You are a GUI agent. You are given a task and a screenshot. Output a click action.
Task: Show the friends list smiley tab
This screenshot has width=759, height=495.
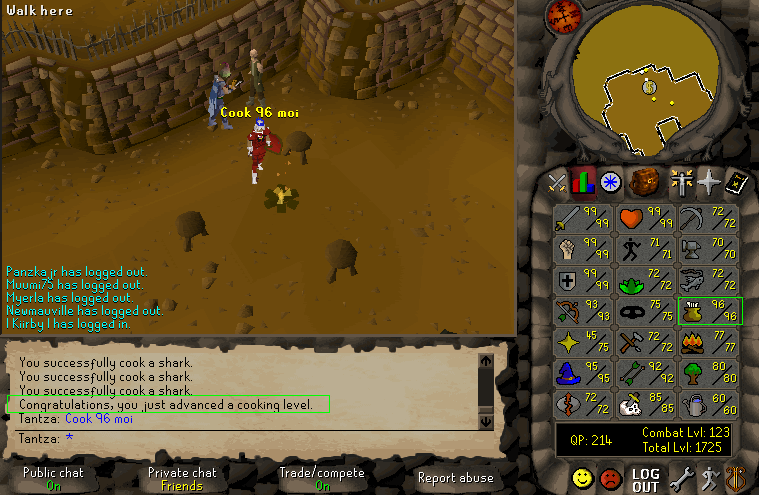click(x=582, y=478)
